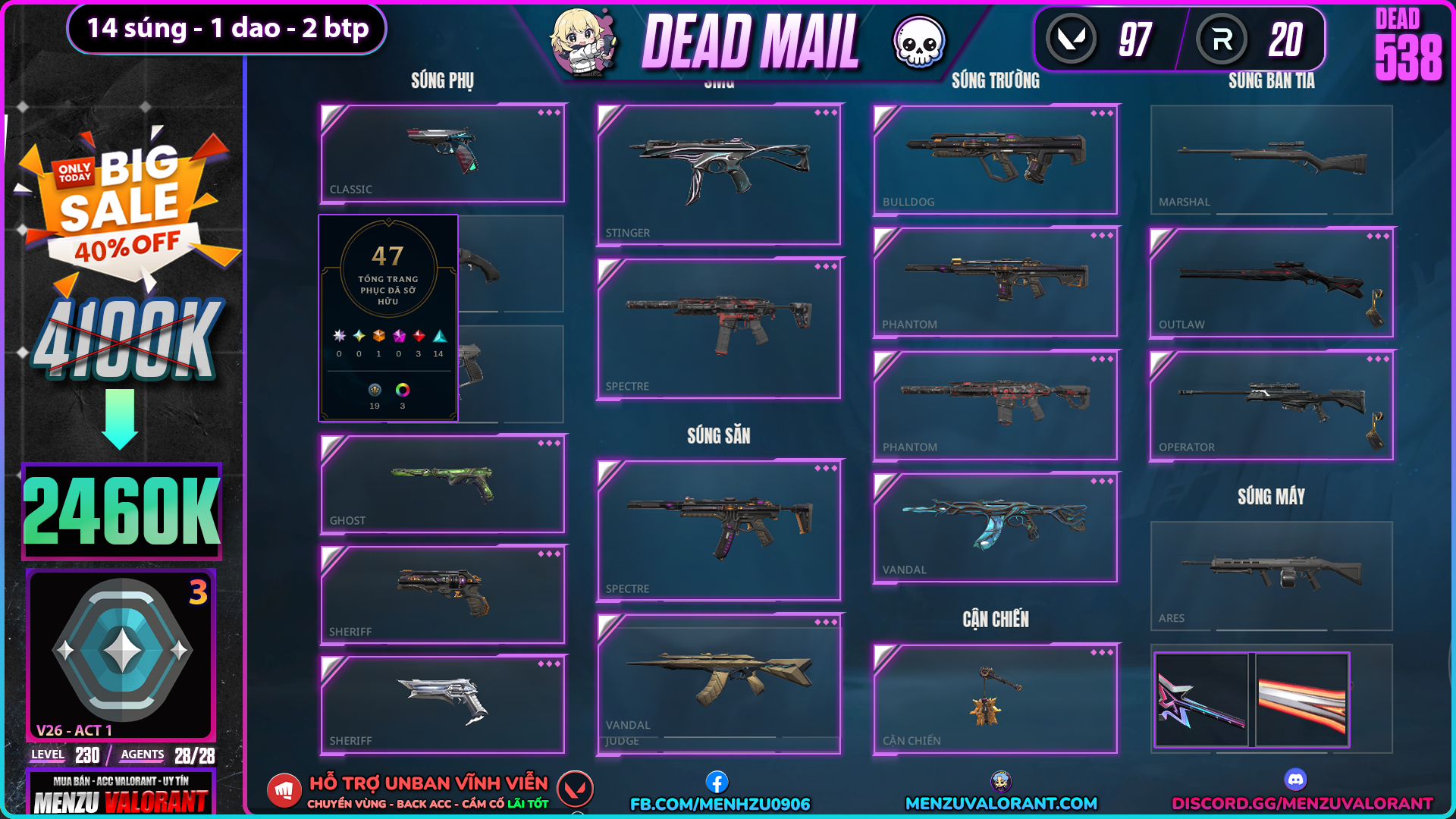This screenshot has height=819, width=1456.
Task: Select the Bulldog rifle slot
Action: click(x=996, y=160)
